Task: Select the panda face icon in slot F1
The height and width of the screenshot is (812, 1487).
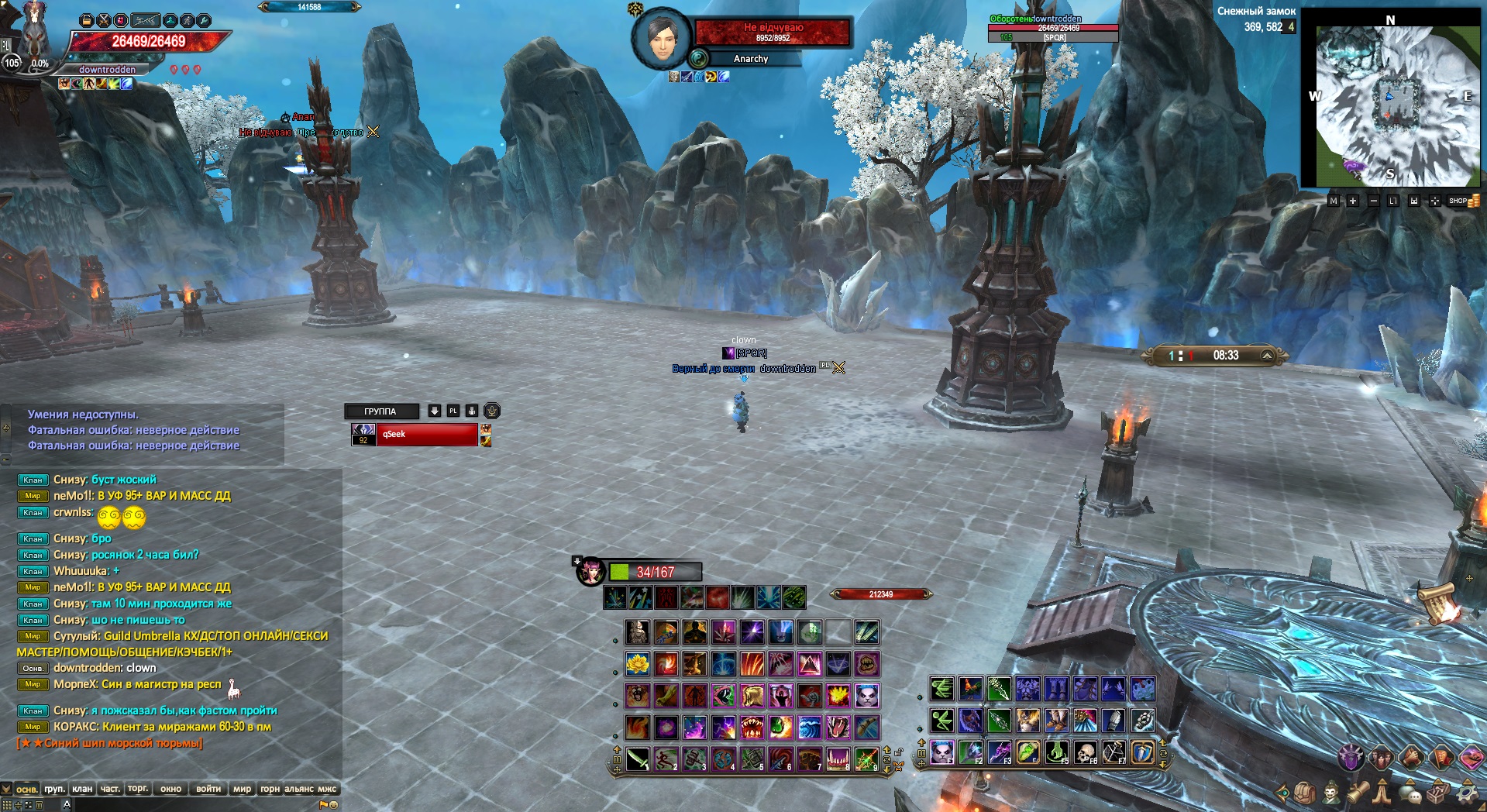Action: point(942,752)
